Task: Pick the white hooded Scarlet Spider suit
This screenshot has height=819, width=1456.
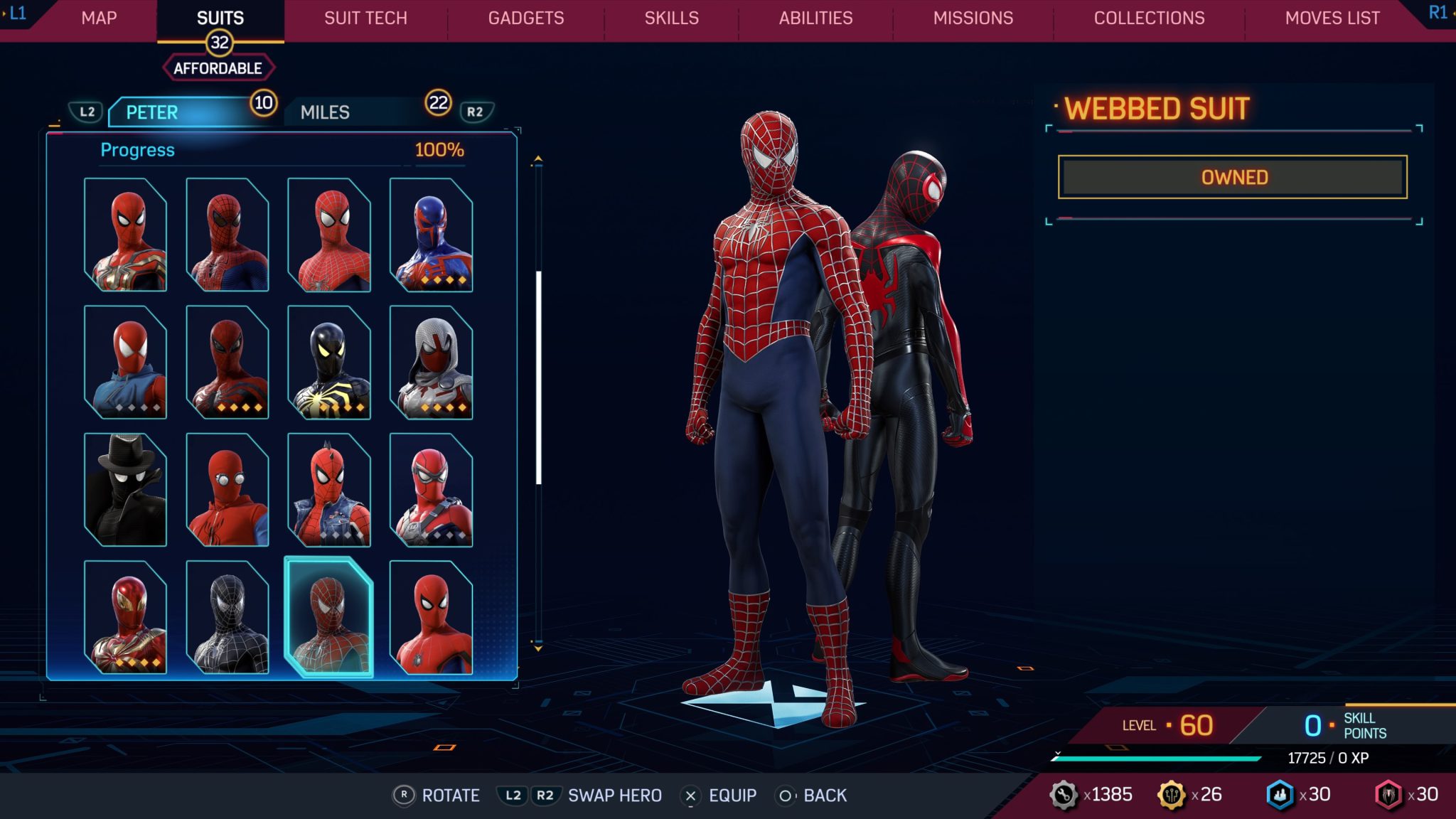Action: (x=431, y=362)
